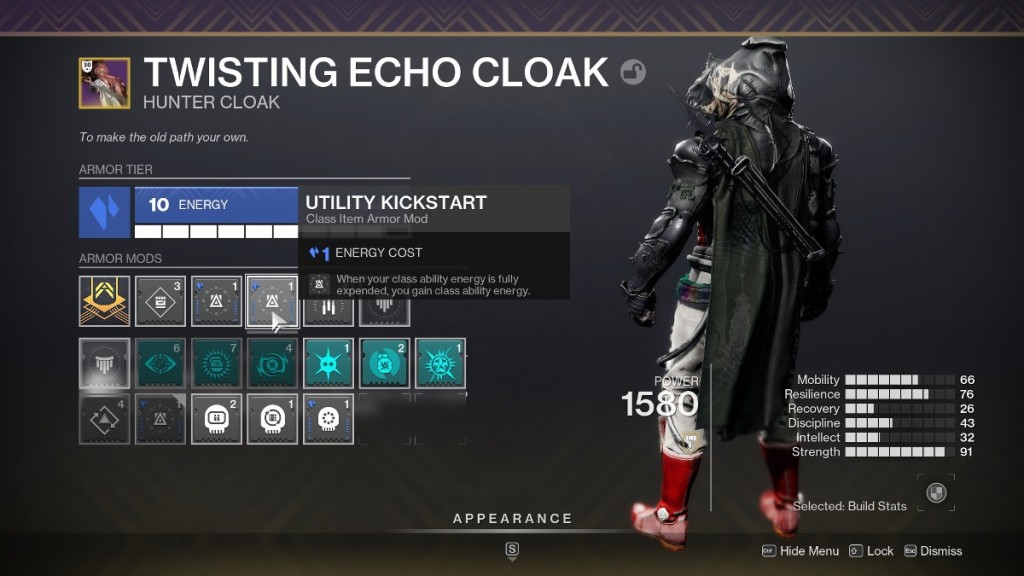Viewport: 1024px width, 576px height.
Task: Select the highlighted Utility Kickstart mod slot
Action: [272, 302]
